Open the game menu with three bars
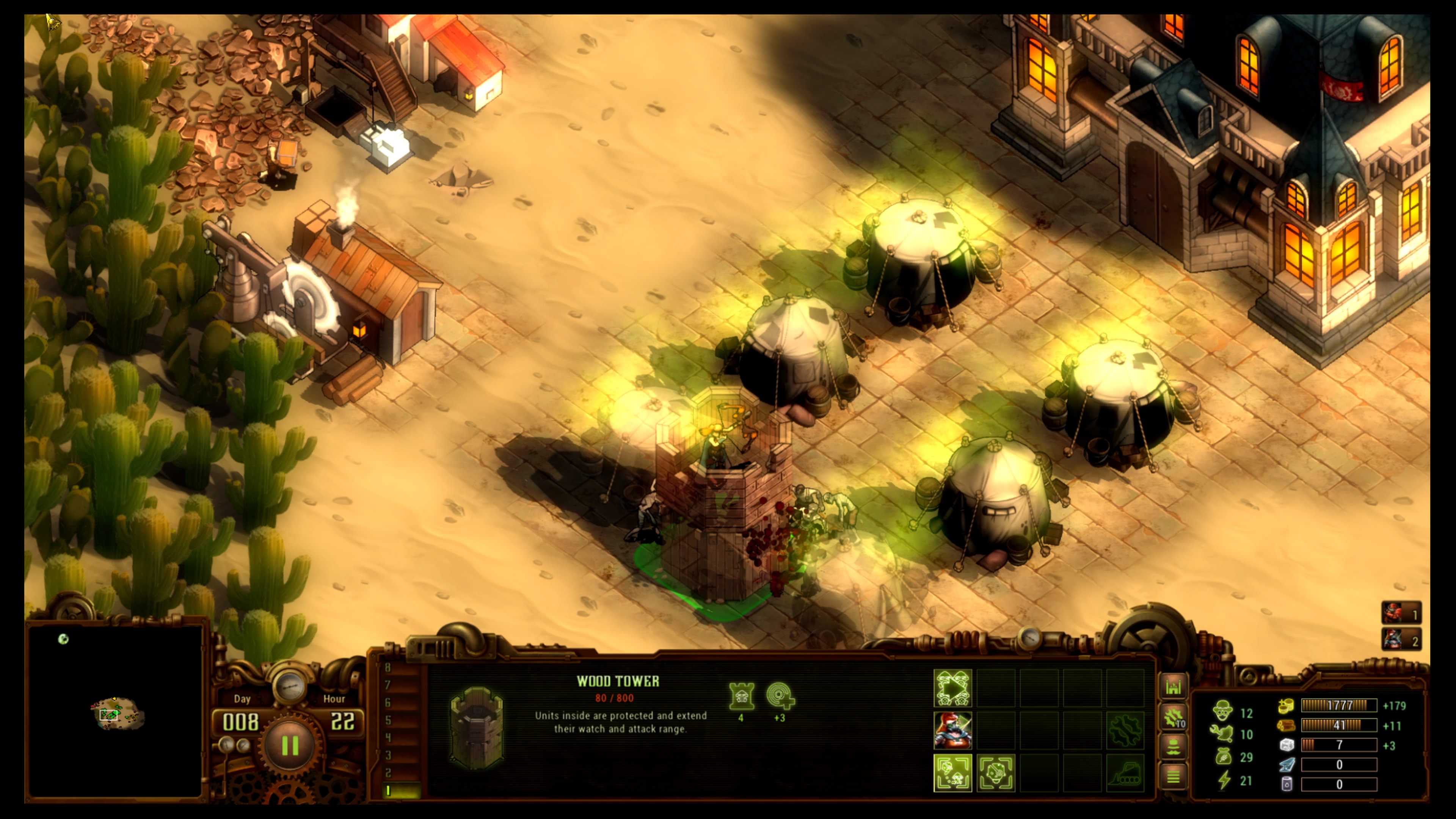The height and width of the screenshot is (819, 1456). point(1173,777)
